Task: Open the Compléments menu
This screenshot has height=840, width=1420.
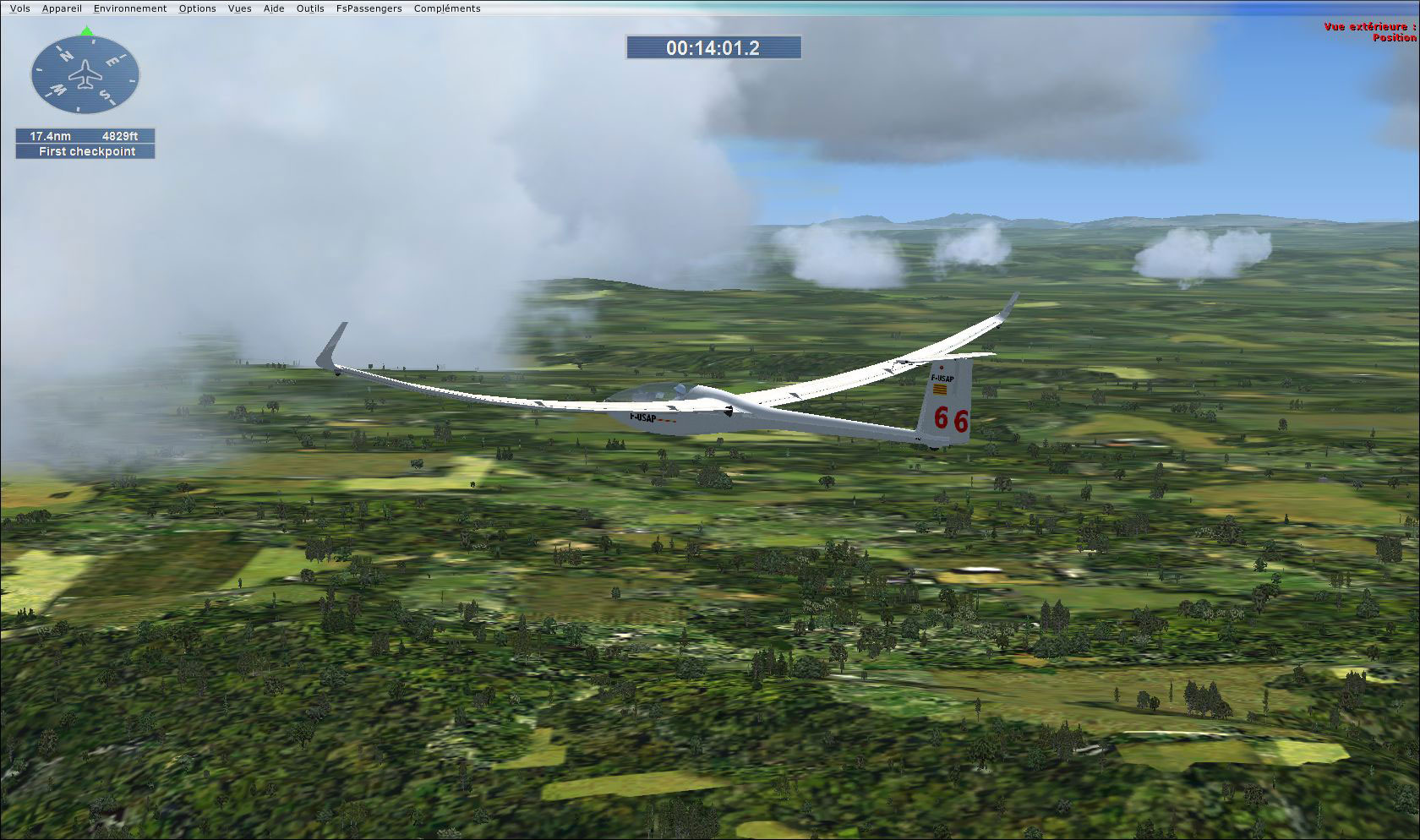Action: (x=445, y=8)
